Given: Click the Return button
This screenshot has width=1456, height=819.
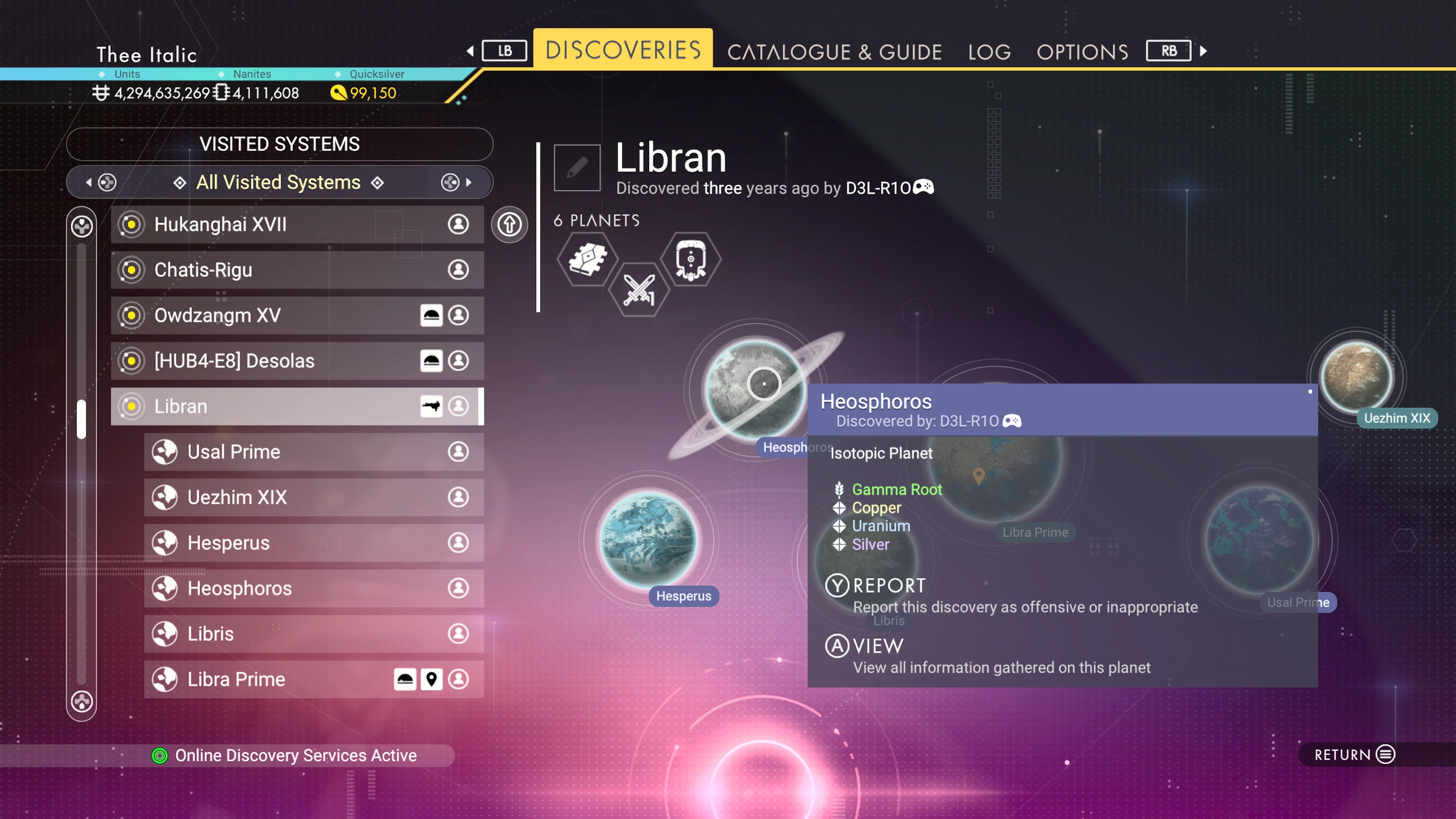Looking at the screenshot, I should pyautogui.click(x=1354, y=755).
